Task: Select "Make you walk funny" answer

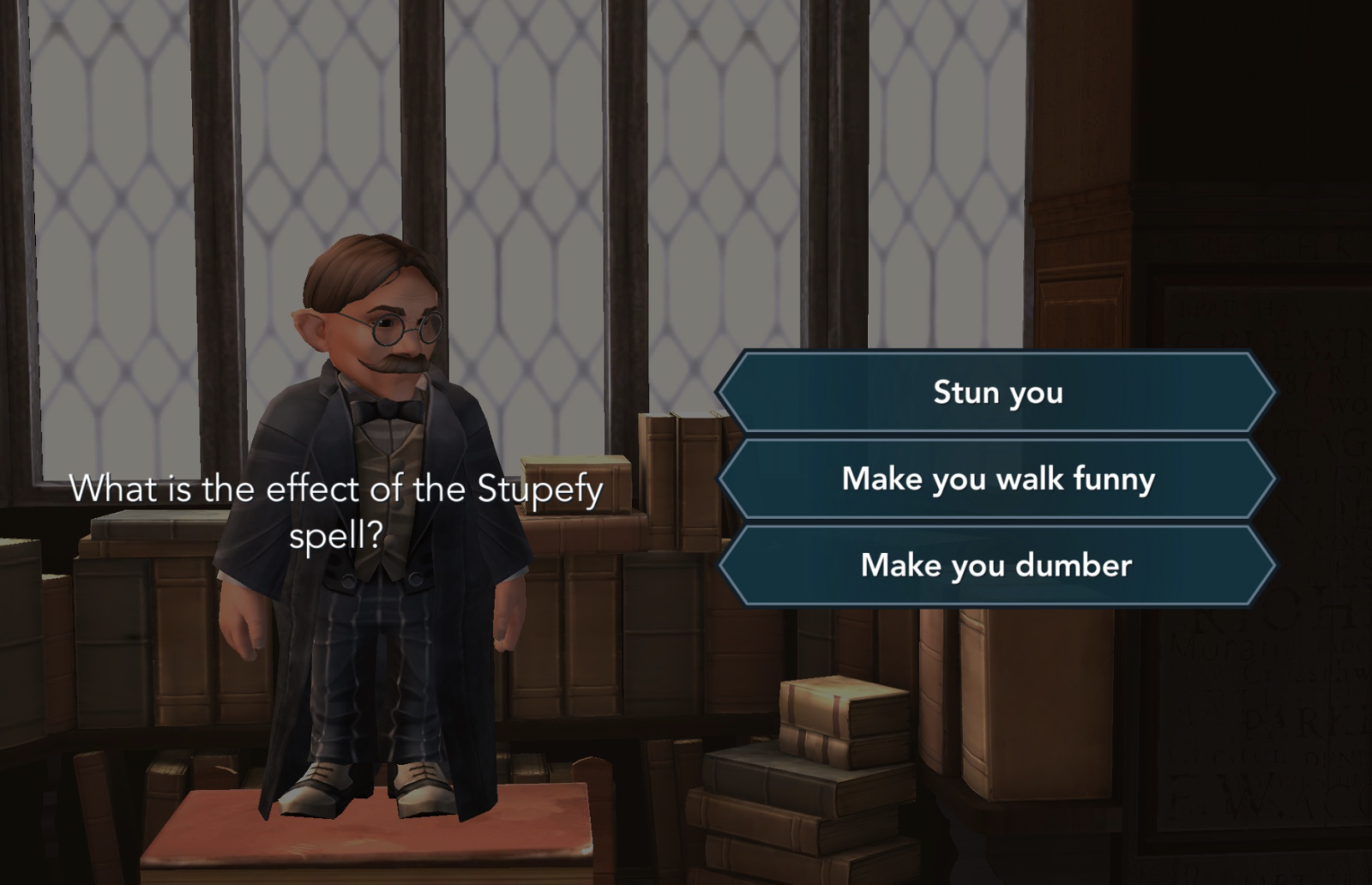Action: click(x=996, y=479)
